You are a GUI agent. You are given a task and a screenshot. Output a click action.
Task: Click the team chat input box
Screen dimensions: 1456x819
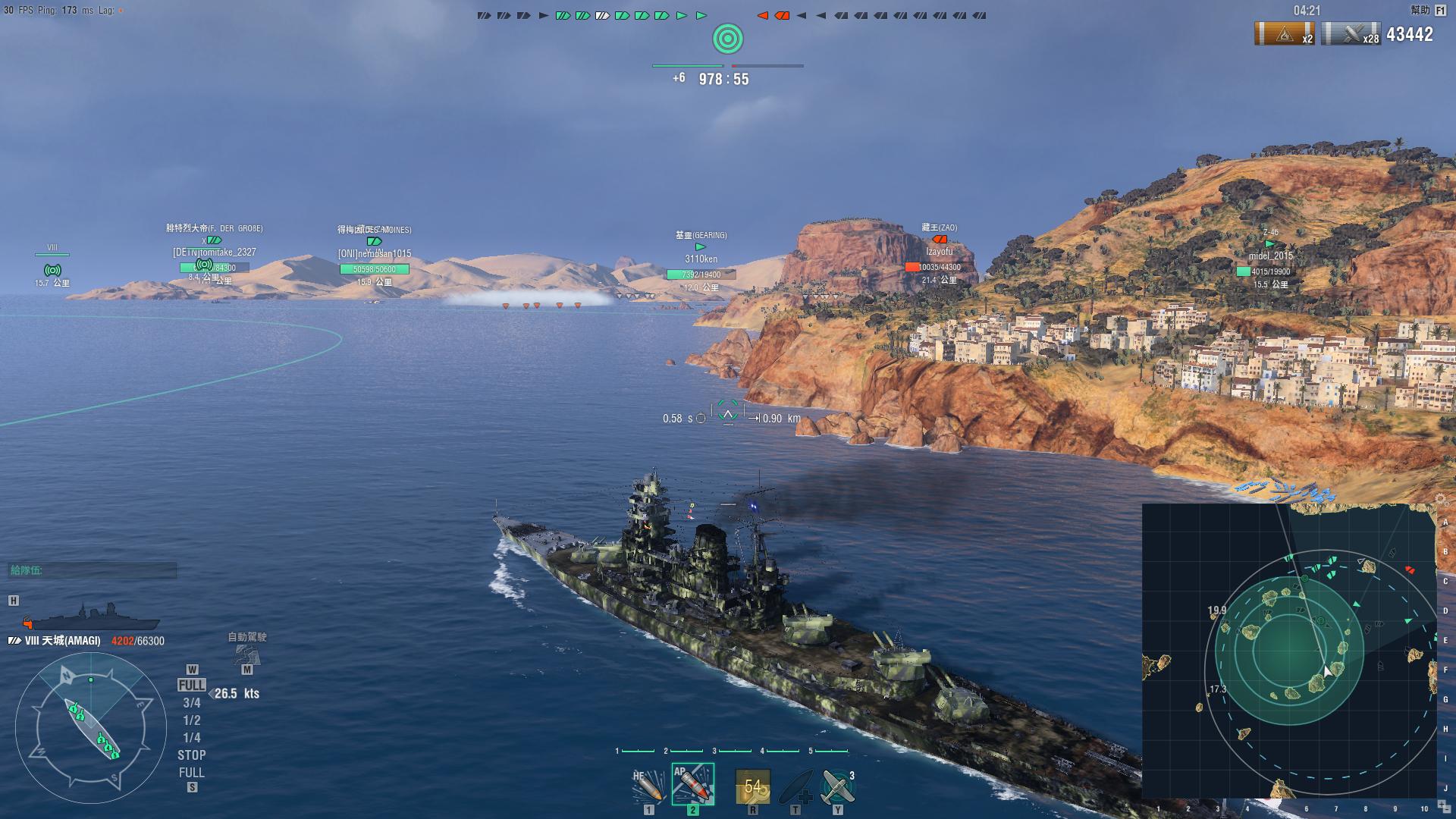pyautogui.click(x=93, y=570)
